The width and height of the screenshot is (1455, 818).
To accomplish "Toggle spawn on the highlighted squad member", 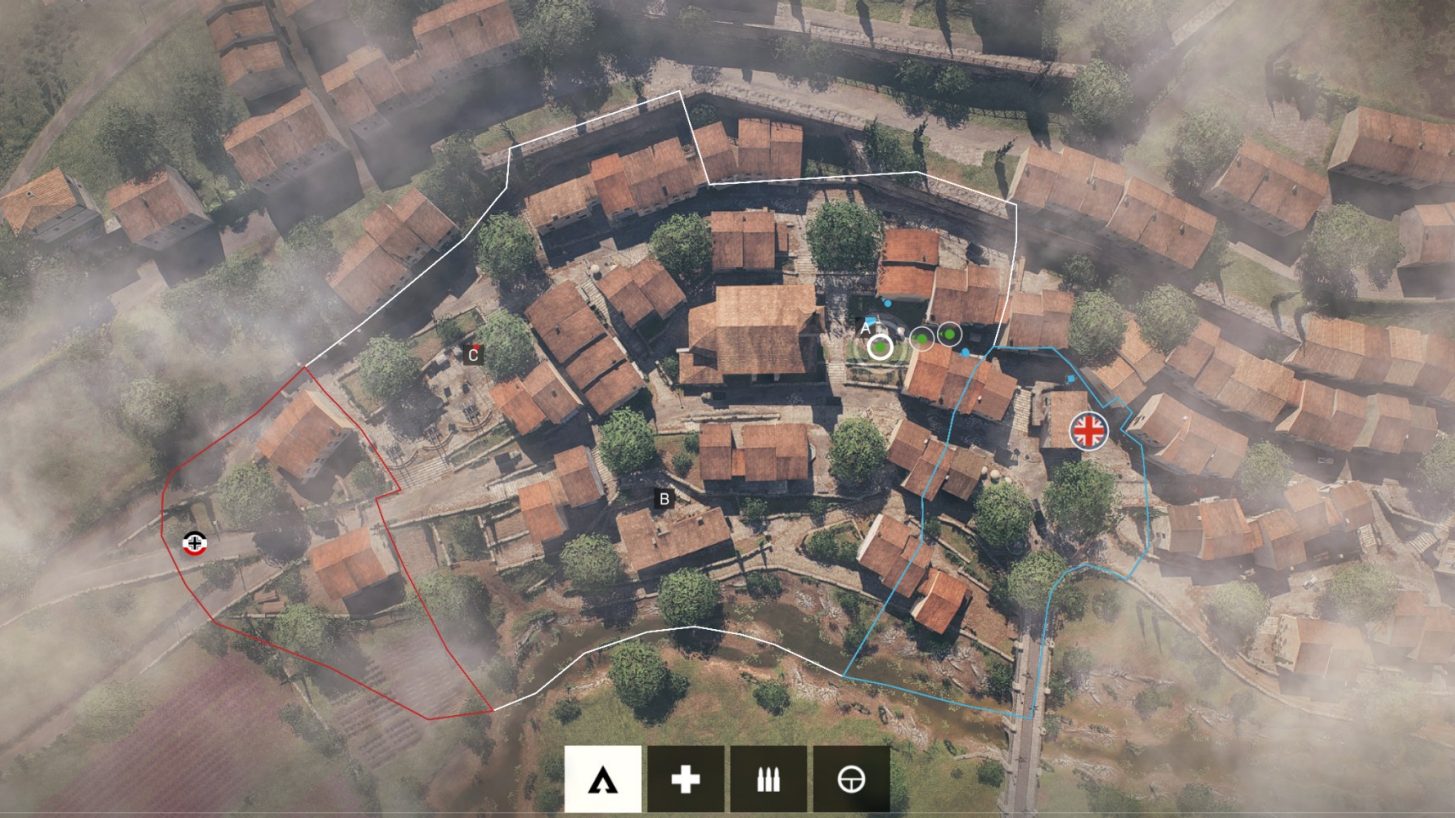I will point(880,347).
